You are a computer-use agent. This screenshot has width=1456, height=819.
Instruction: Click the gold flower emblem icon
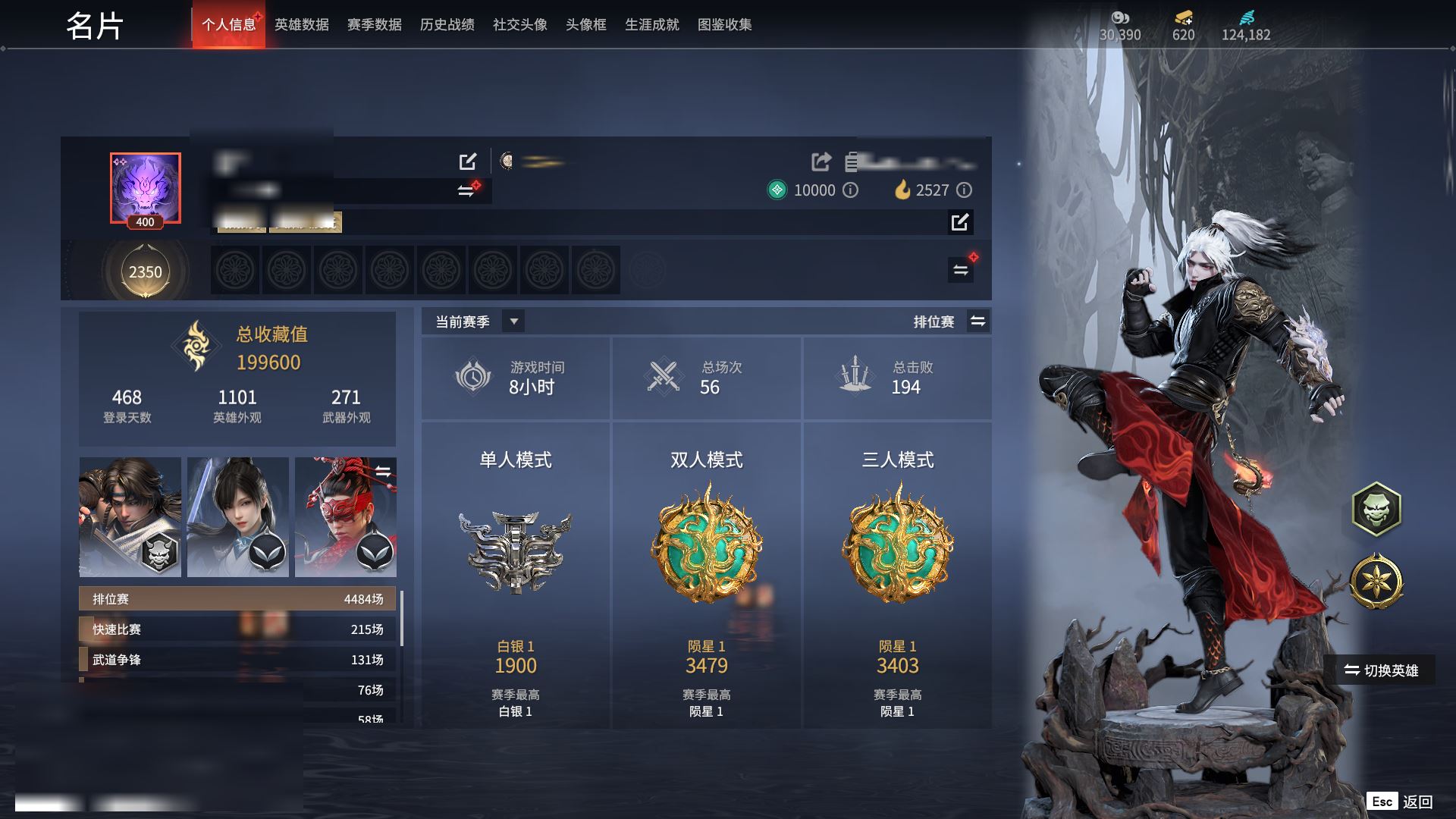click(1376, 582)
